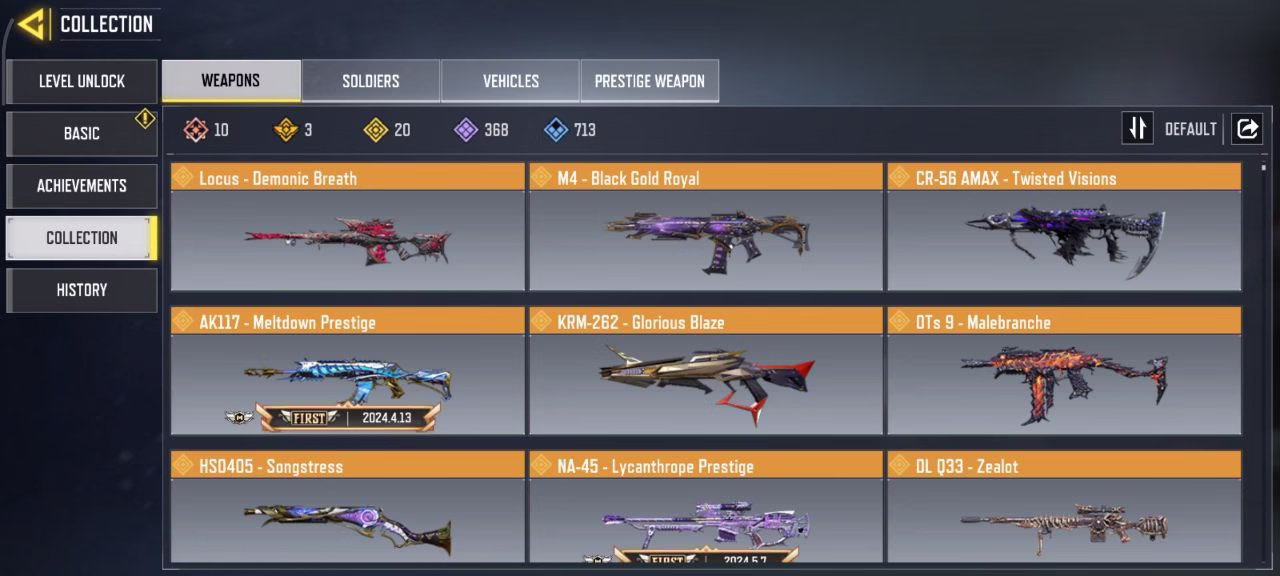
Task: Show the Achievements section
Action: pos(82,185)
